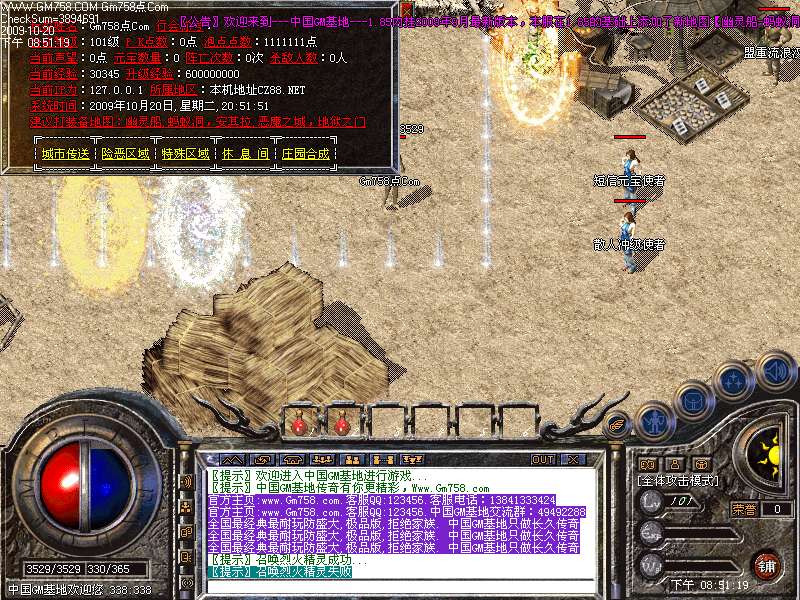Switch the 全体攻击模式 attack mode label
Viewport: 800px width, 600px height.
(679, 481)
